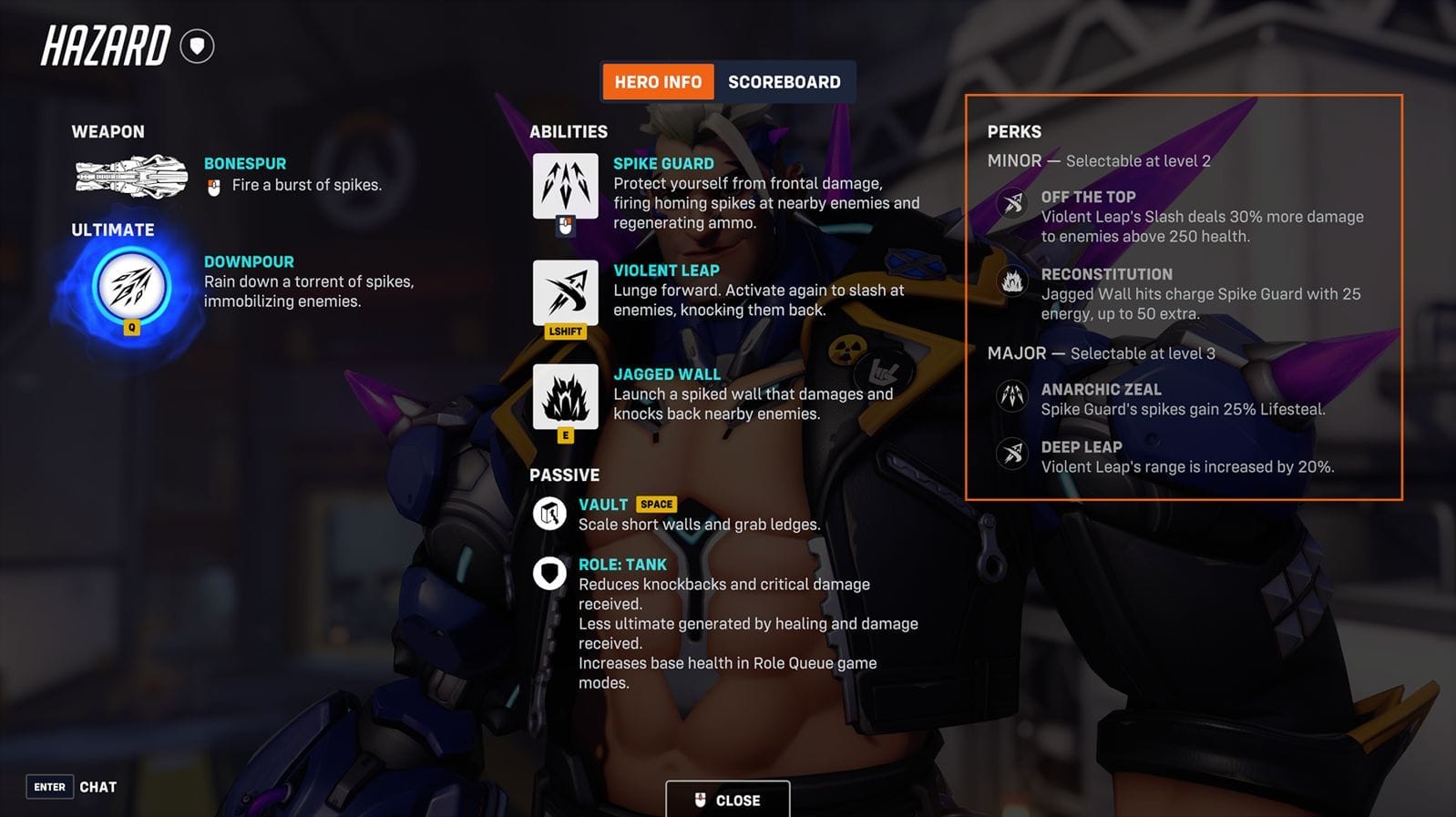Screen dimensions: 1456x817
Task: Click the Violent Leap ability icon
Action: [566, 291]
